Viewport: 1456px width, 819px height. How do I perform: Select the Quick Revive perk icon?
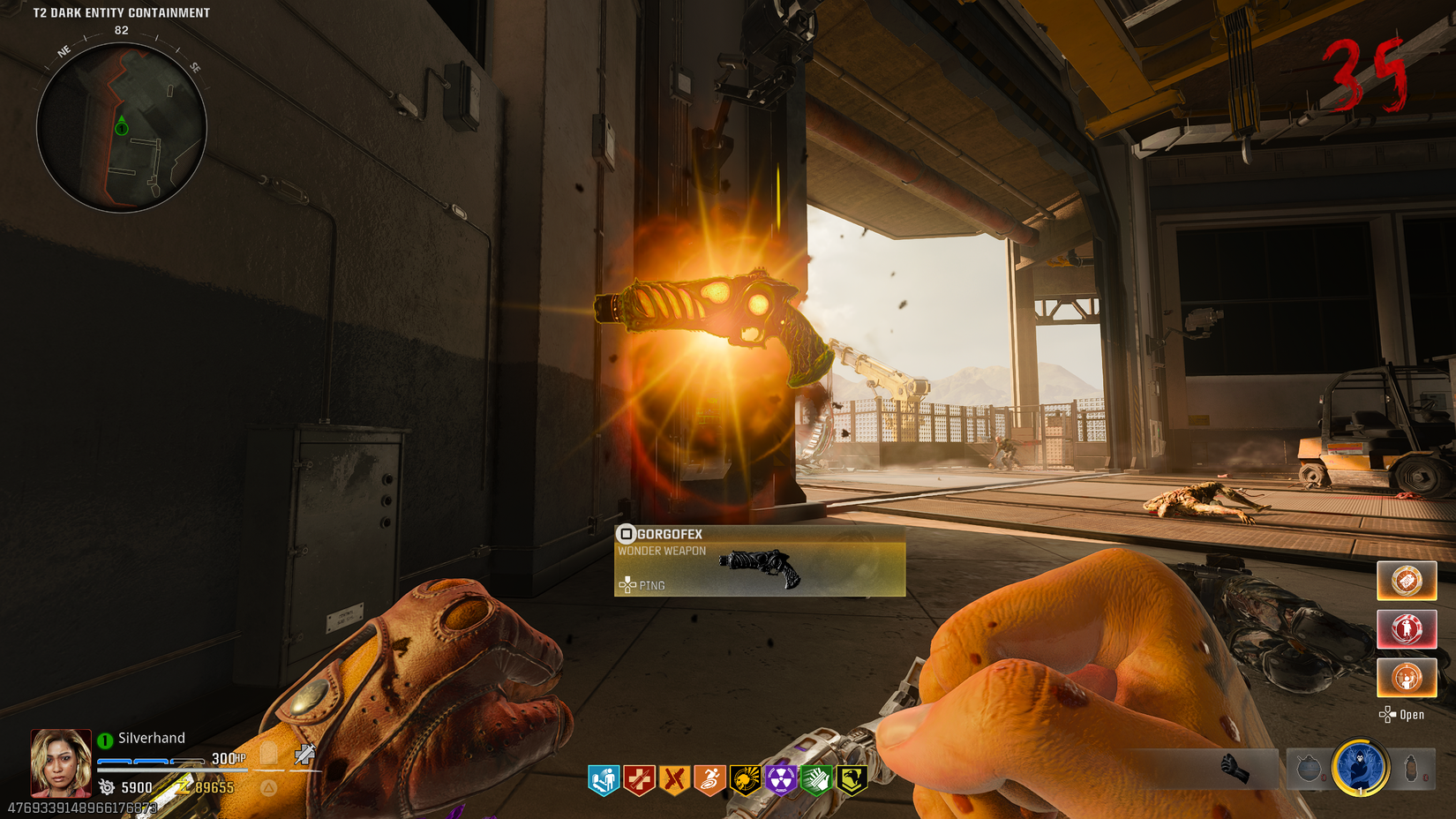[x=604, y=778]
